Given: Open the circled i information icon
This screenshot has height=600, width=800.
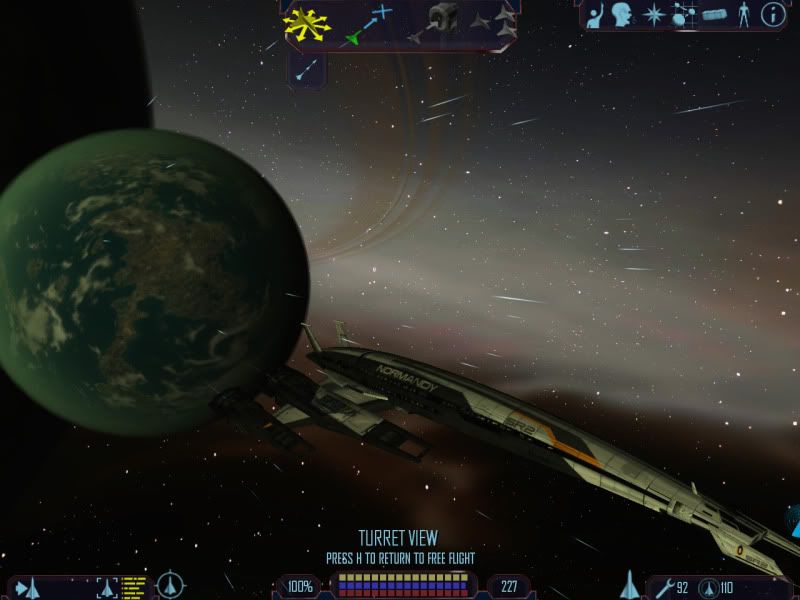Looking at the screenshot, I should (771, 14).
